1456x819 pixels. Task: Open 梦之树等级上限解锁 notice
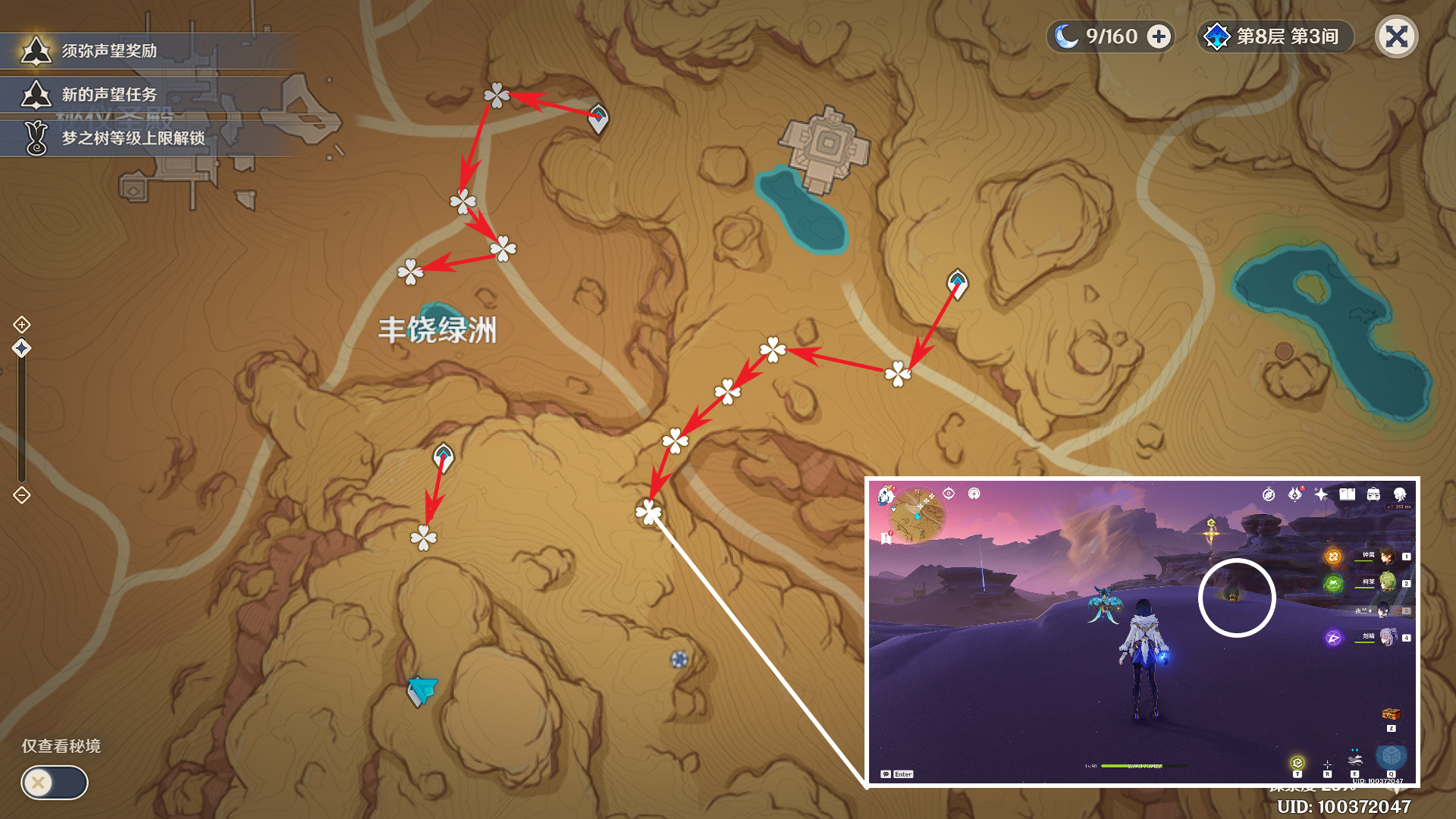coord(133,138)
